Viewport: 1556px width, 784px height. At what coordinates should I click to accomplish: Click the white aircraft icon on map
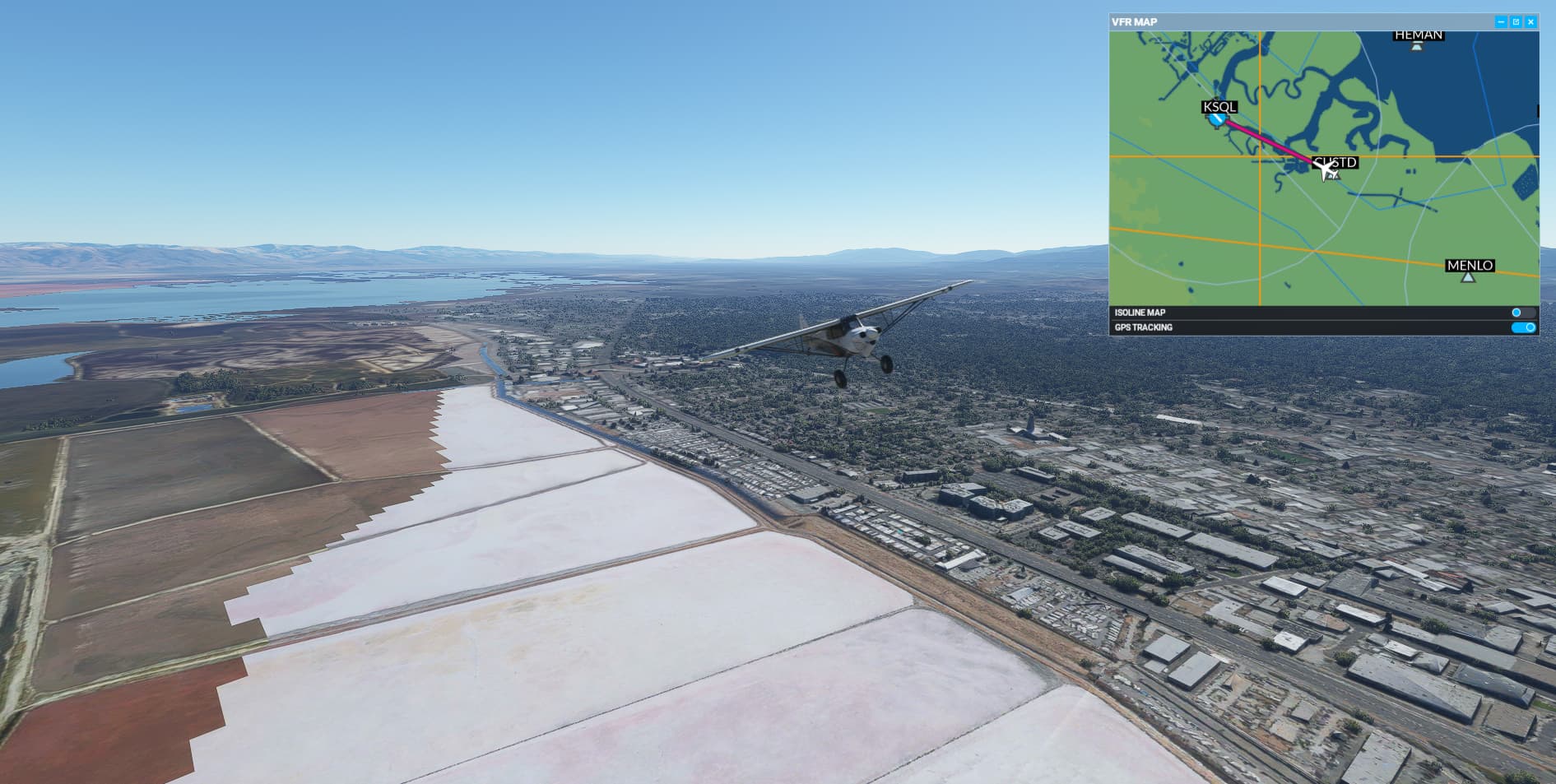(x=1323, y=170)
